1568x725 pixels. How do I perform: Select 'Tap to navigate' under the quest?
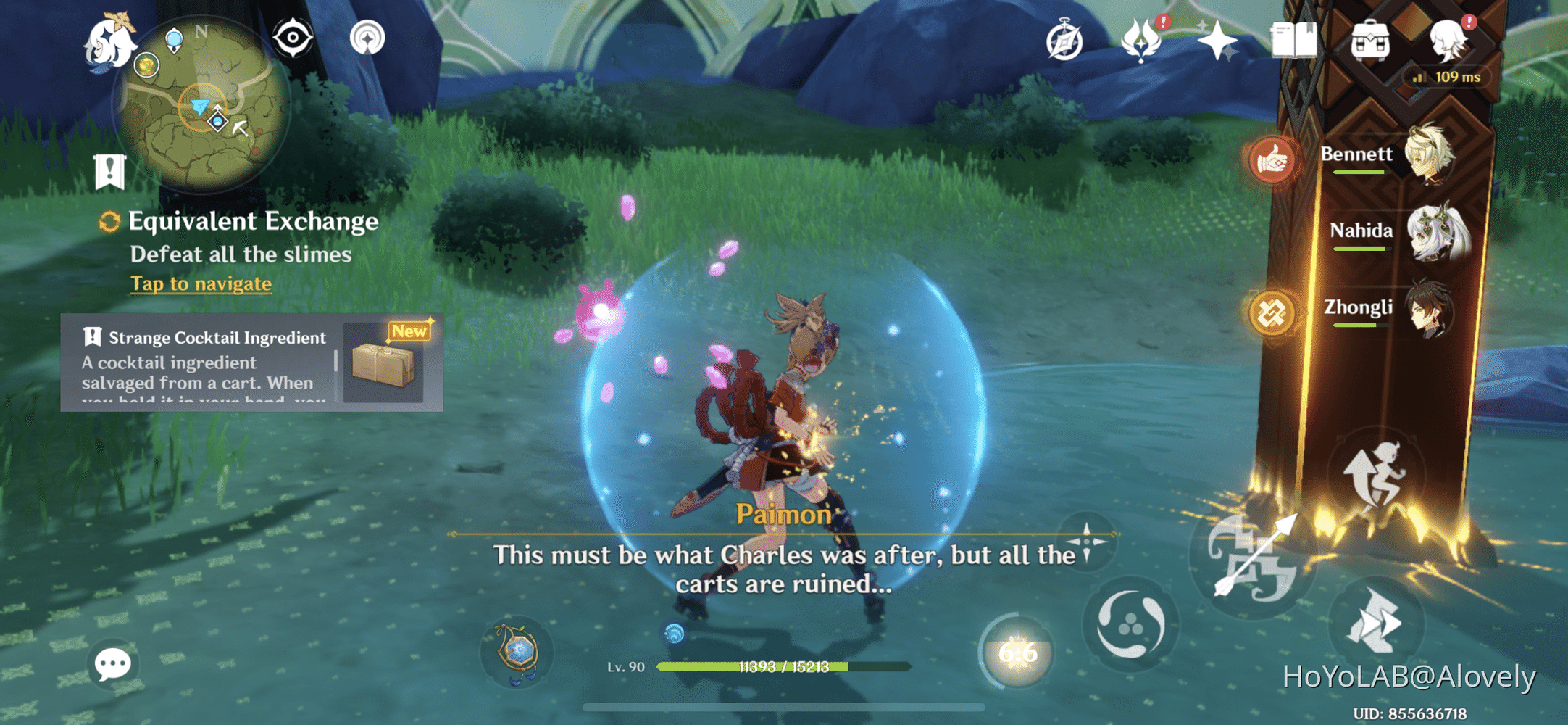click(x=201, y=283)
